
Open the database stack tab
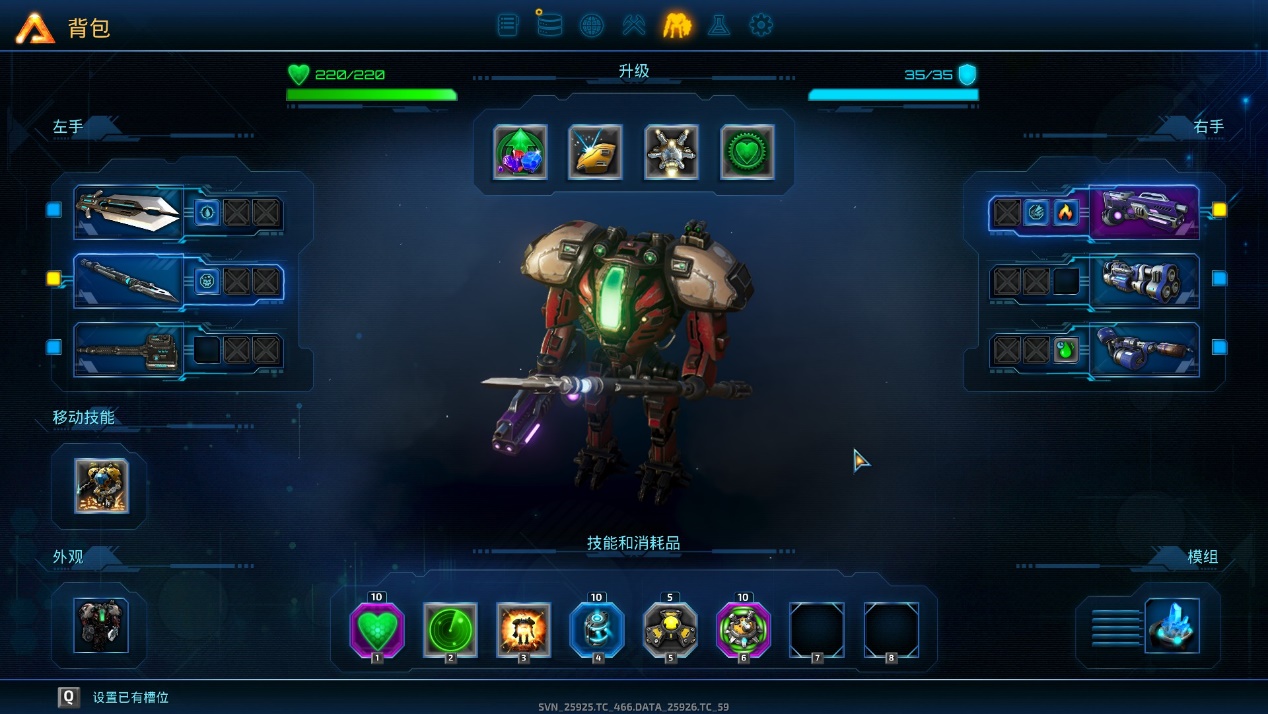548,24
